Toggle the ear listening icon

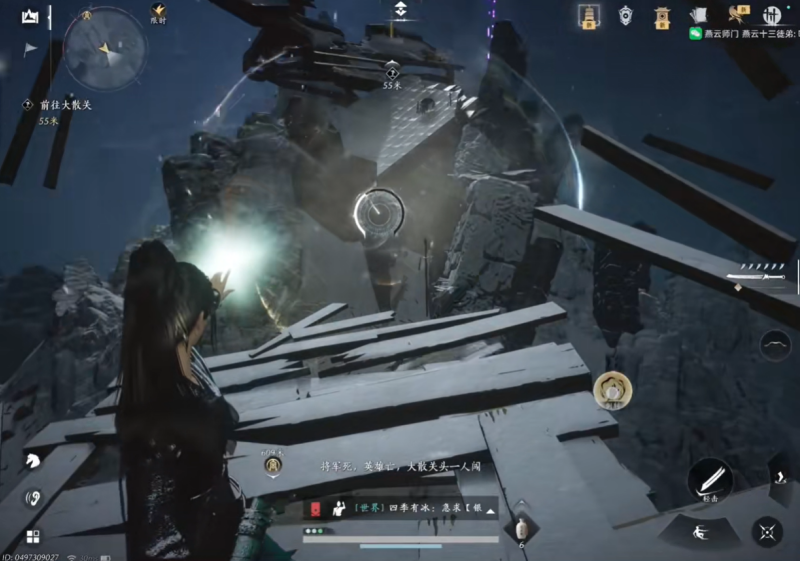point(33,497)
